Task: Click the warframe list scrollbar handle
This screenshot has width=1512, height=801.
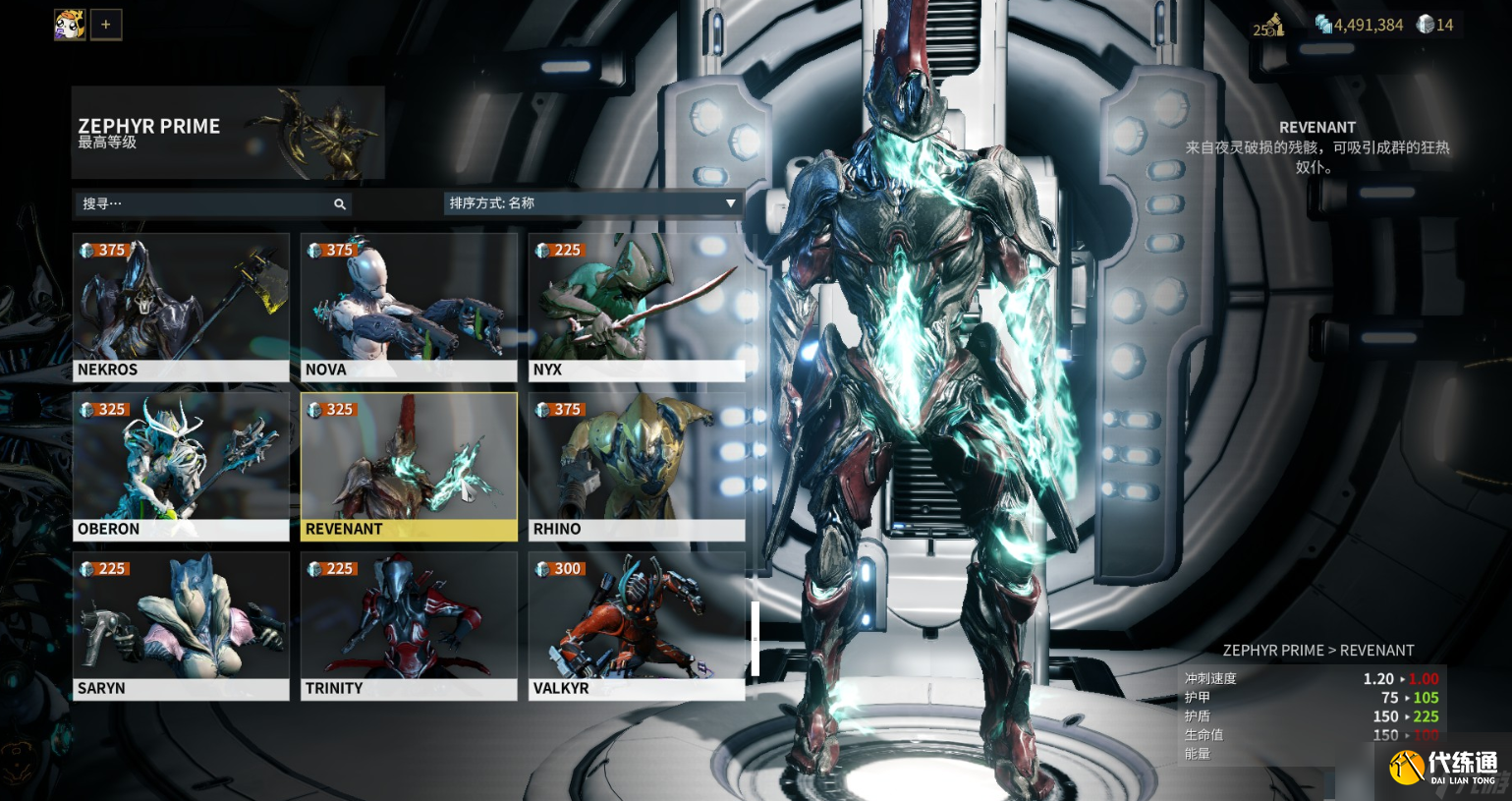Action: tap(755, 639)
